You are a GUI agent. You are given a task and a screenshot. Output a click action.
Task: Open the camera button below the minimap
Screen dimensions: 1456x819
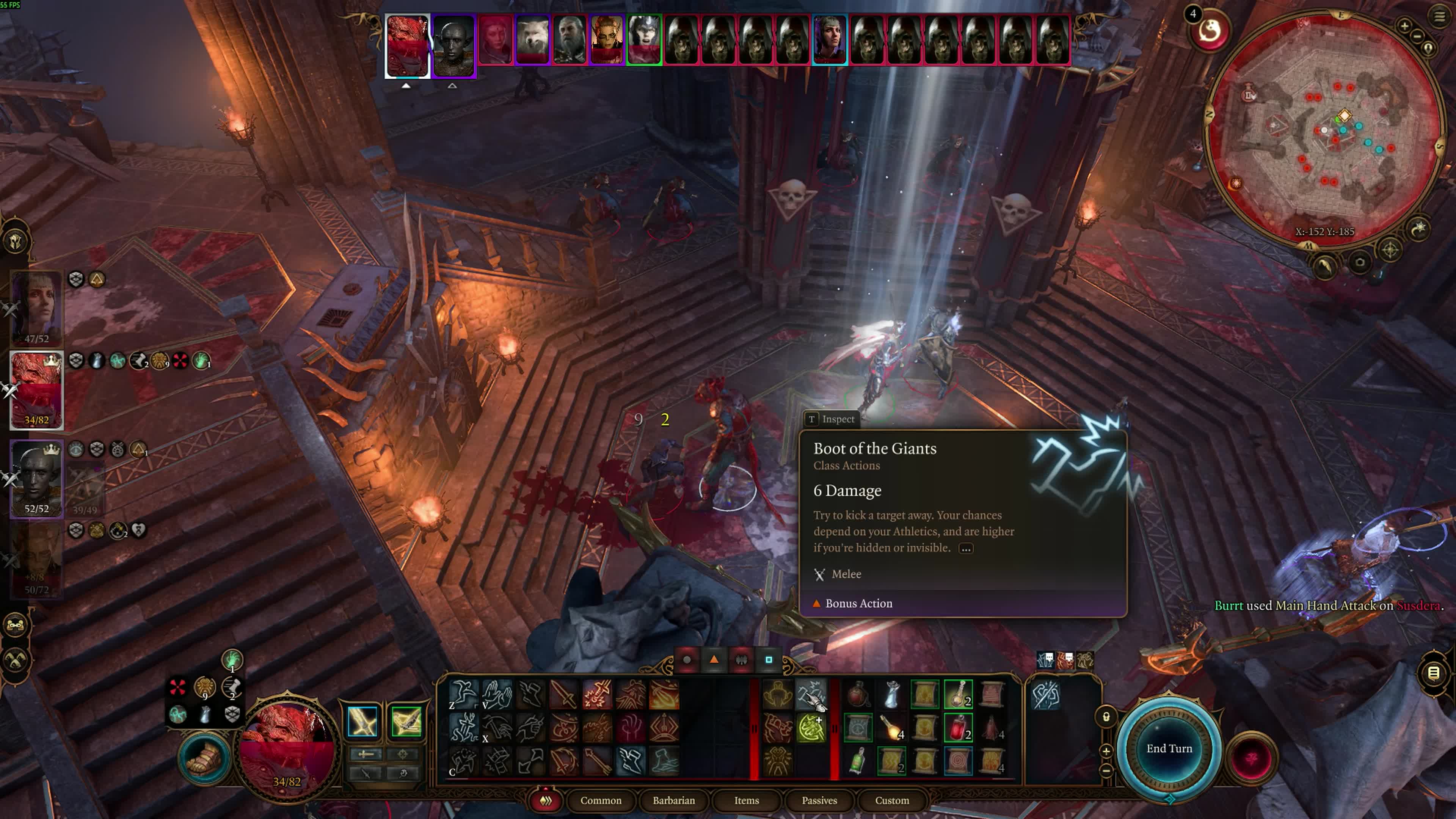[x=1360, y=262]
